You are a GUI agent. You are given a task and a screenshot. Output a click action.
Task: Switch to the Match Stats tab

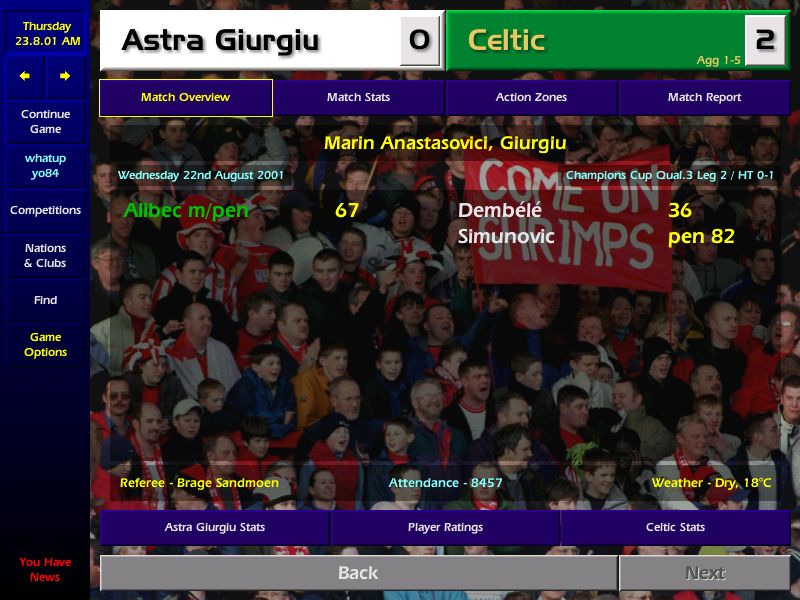click(x=358, y=97)
